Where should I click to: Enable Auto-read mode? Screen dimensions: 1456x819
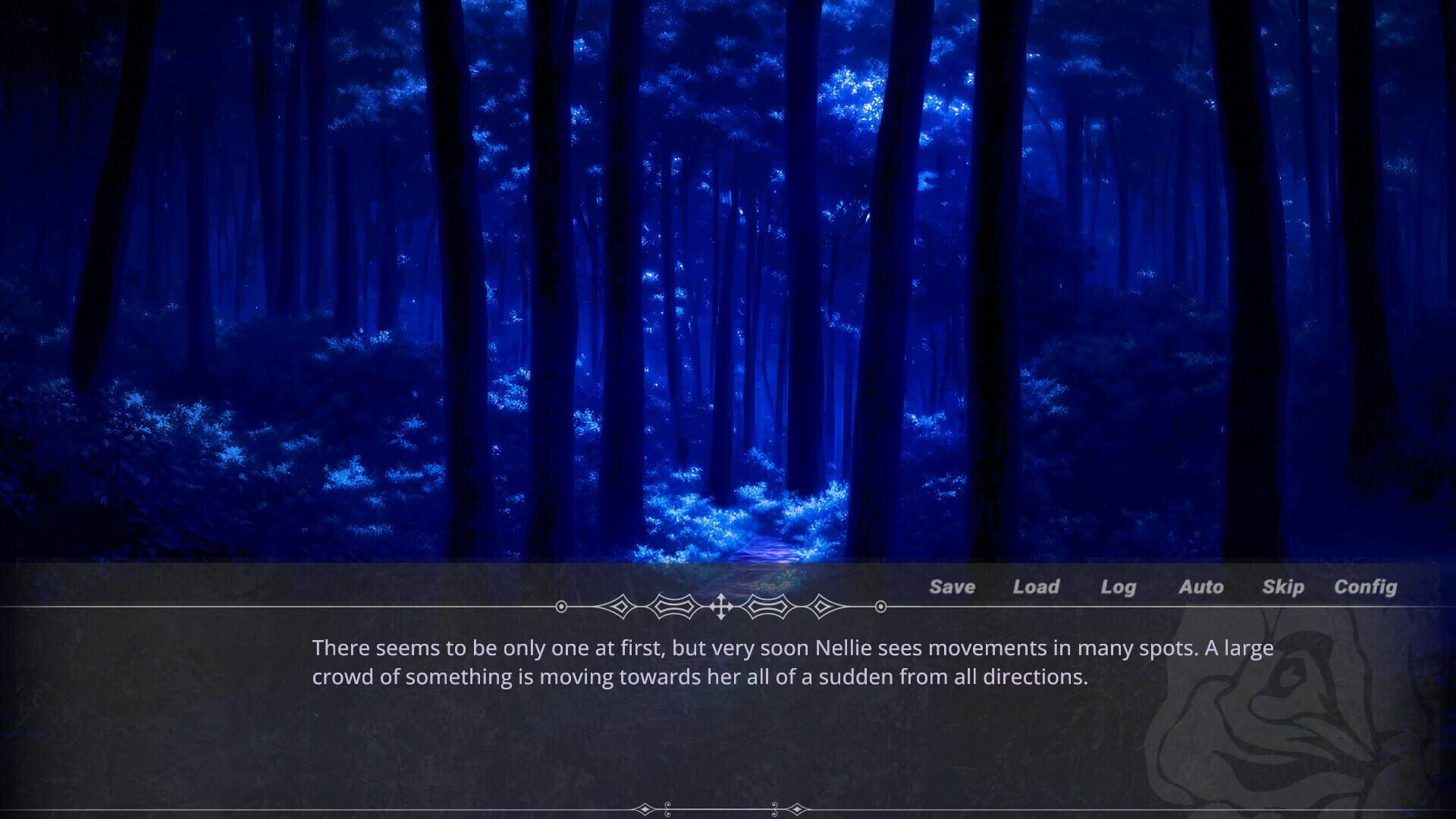[x=1201, y=586]
